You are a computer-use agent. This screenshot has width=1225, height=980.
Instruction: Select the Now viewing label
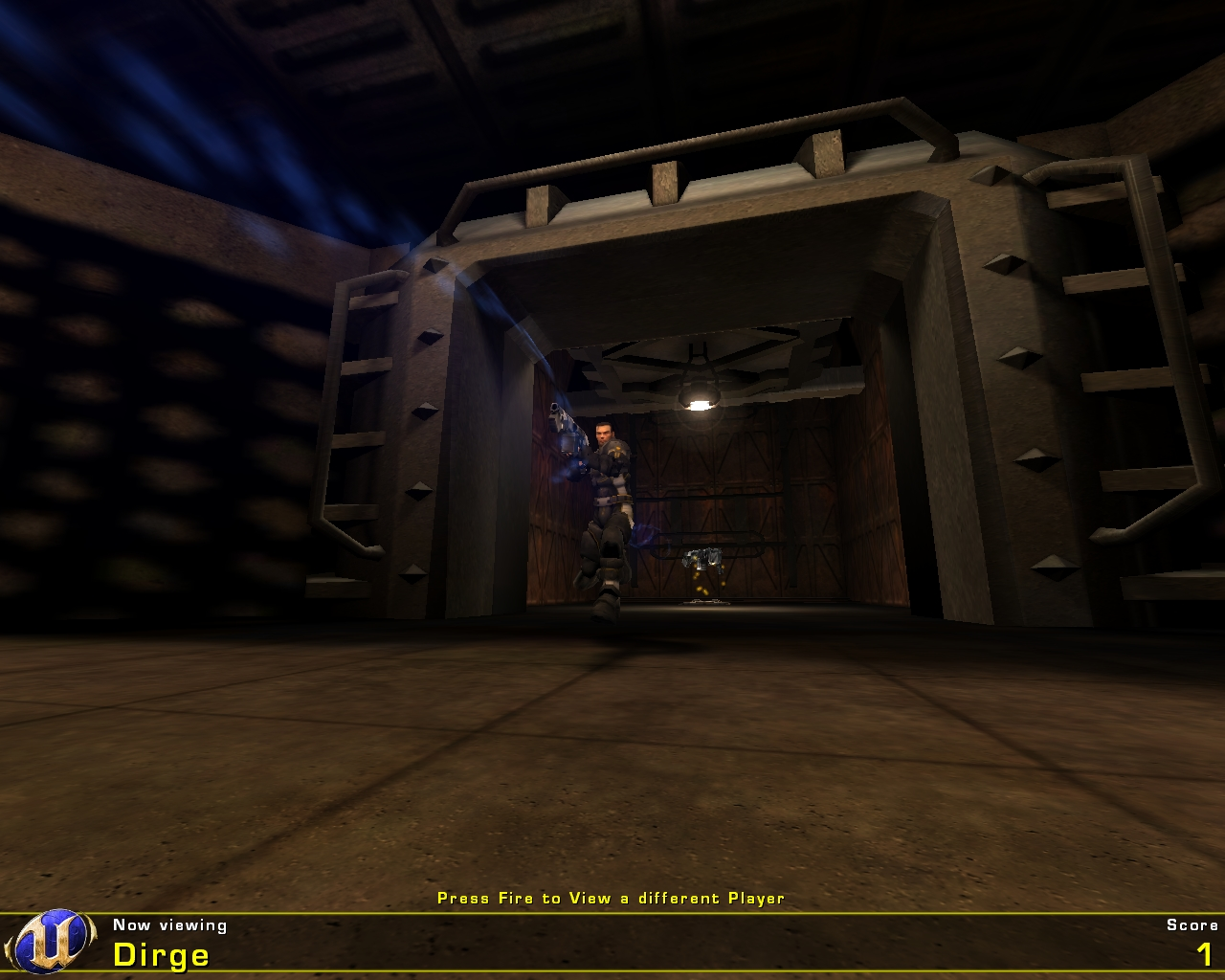click(167, 925)
